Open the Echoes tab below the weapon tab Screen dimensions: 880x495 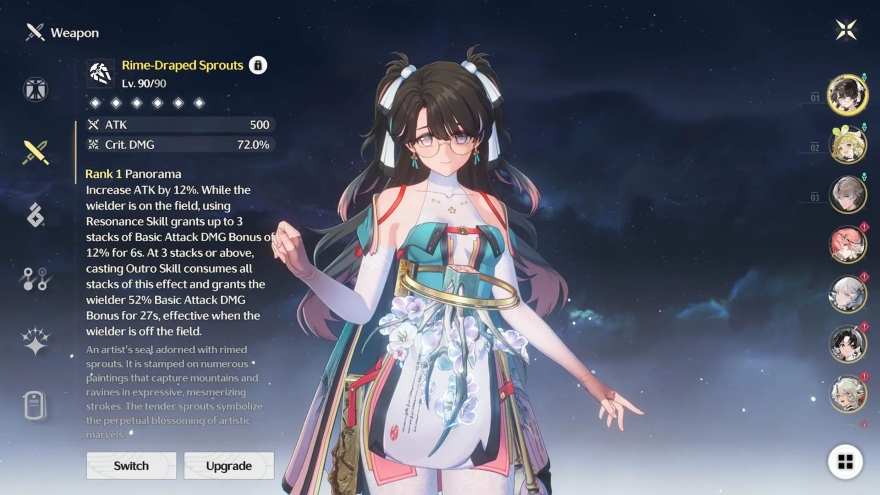tap(36, 214)
